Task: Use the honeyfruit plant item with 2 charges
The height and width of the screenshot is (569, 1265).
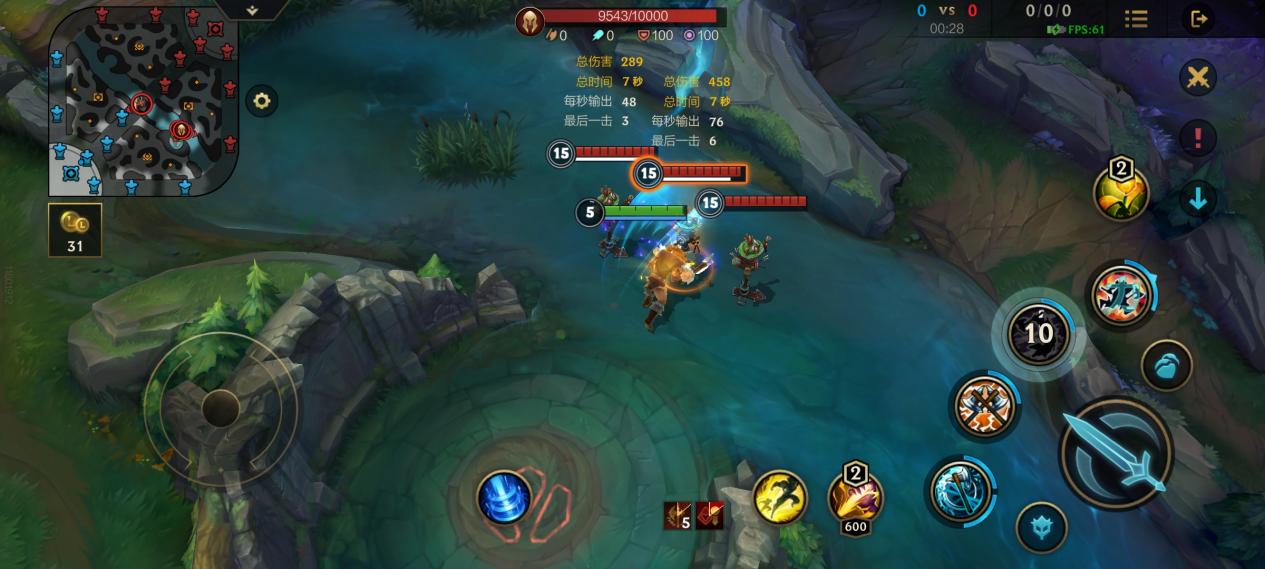Action: 1121,191
